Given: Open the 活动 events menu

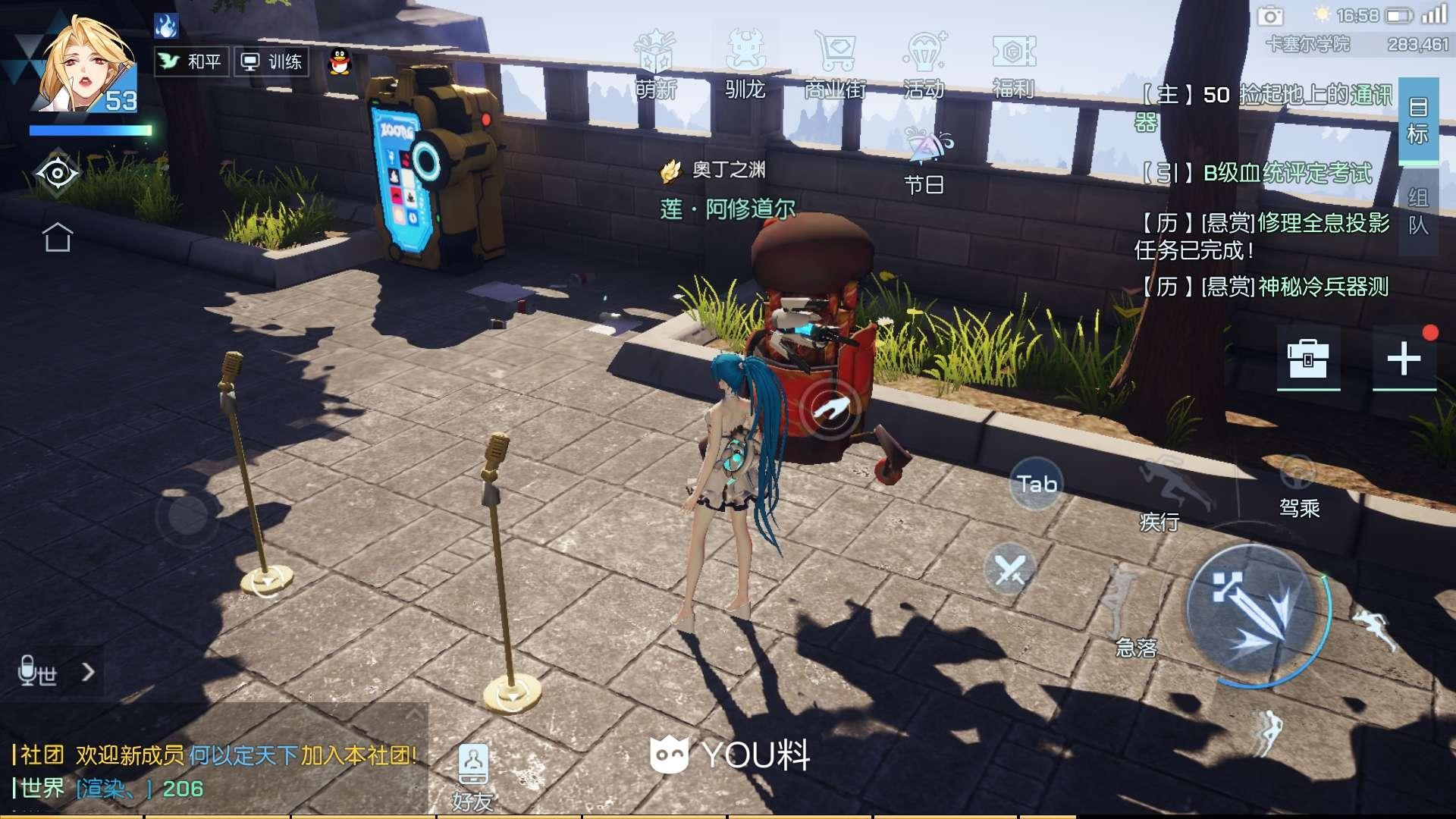Looking at the screenshot, I should [924, 65].
